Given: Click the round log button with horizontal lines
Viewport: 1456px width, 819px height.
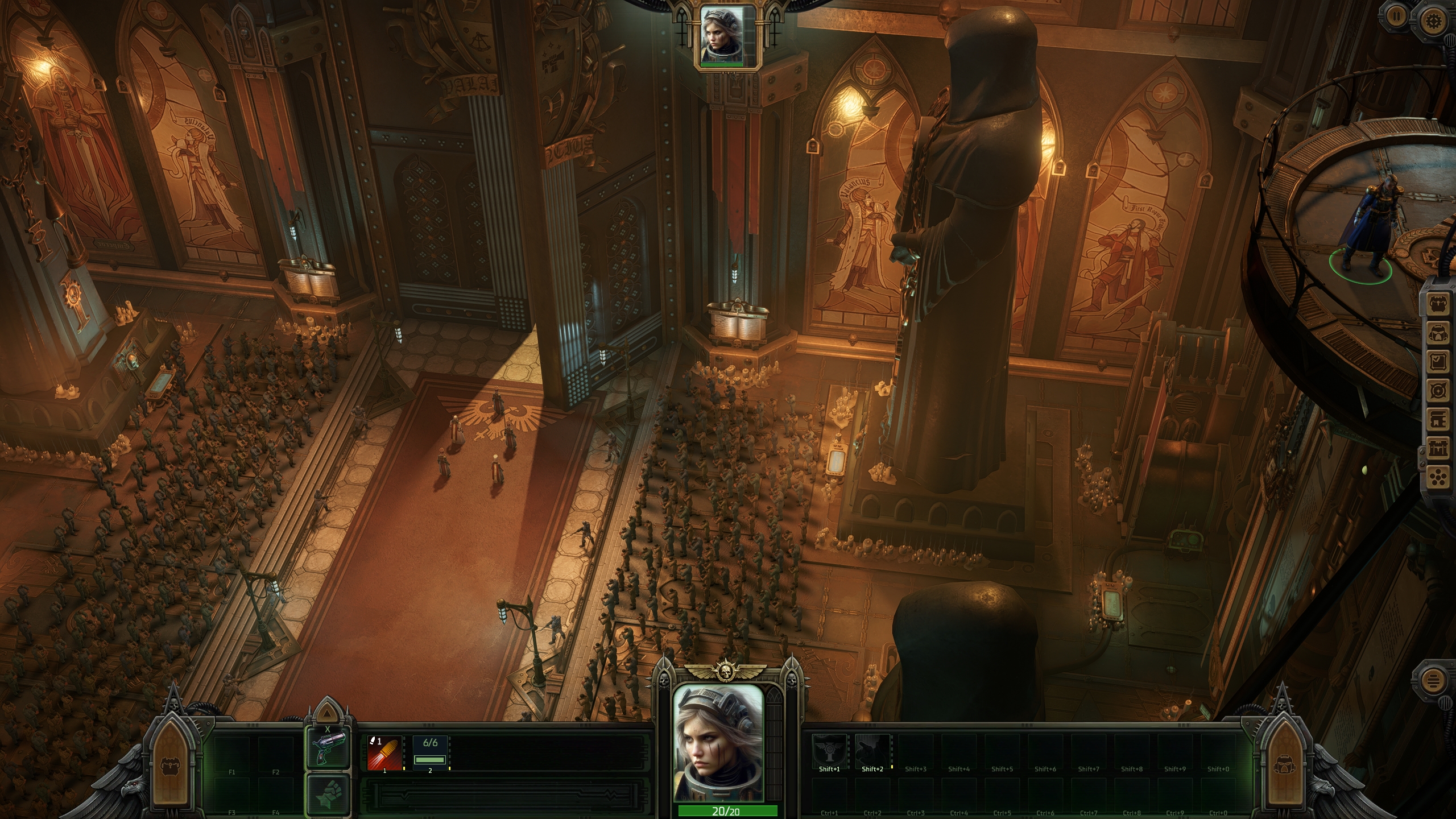Looking at the screenshot, I should 1434,681.
